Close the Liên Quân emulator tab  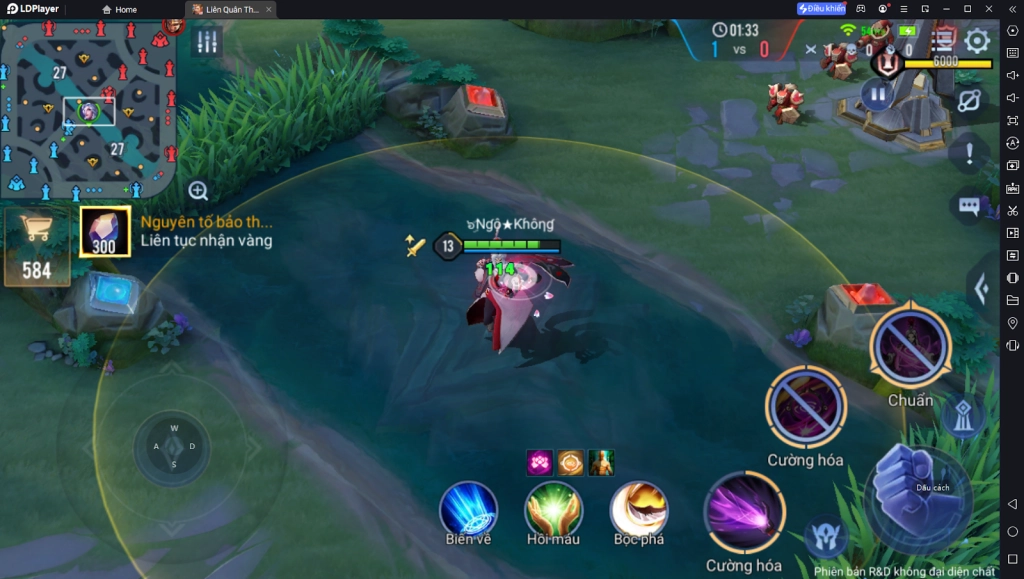pos(268,9)
